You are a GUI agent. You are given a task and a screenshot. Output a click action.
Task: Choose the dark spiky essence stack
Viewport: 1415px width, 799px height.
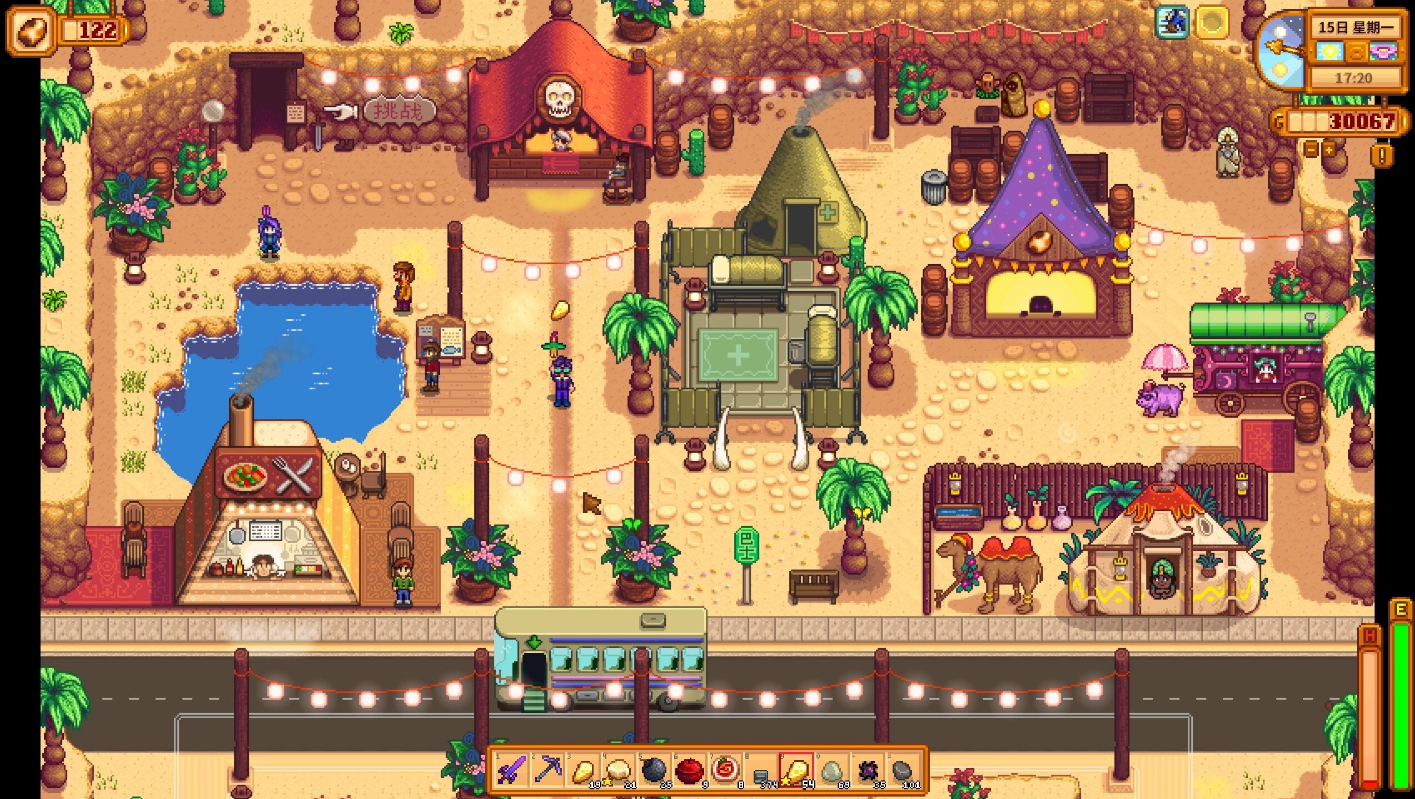(866, 770)
